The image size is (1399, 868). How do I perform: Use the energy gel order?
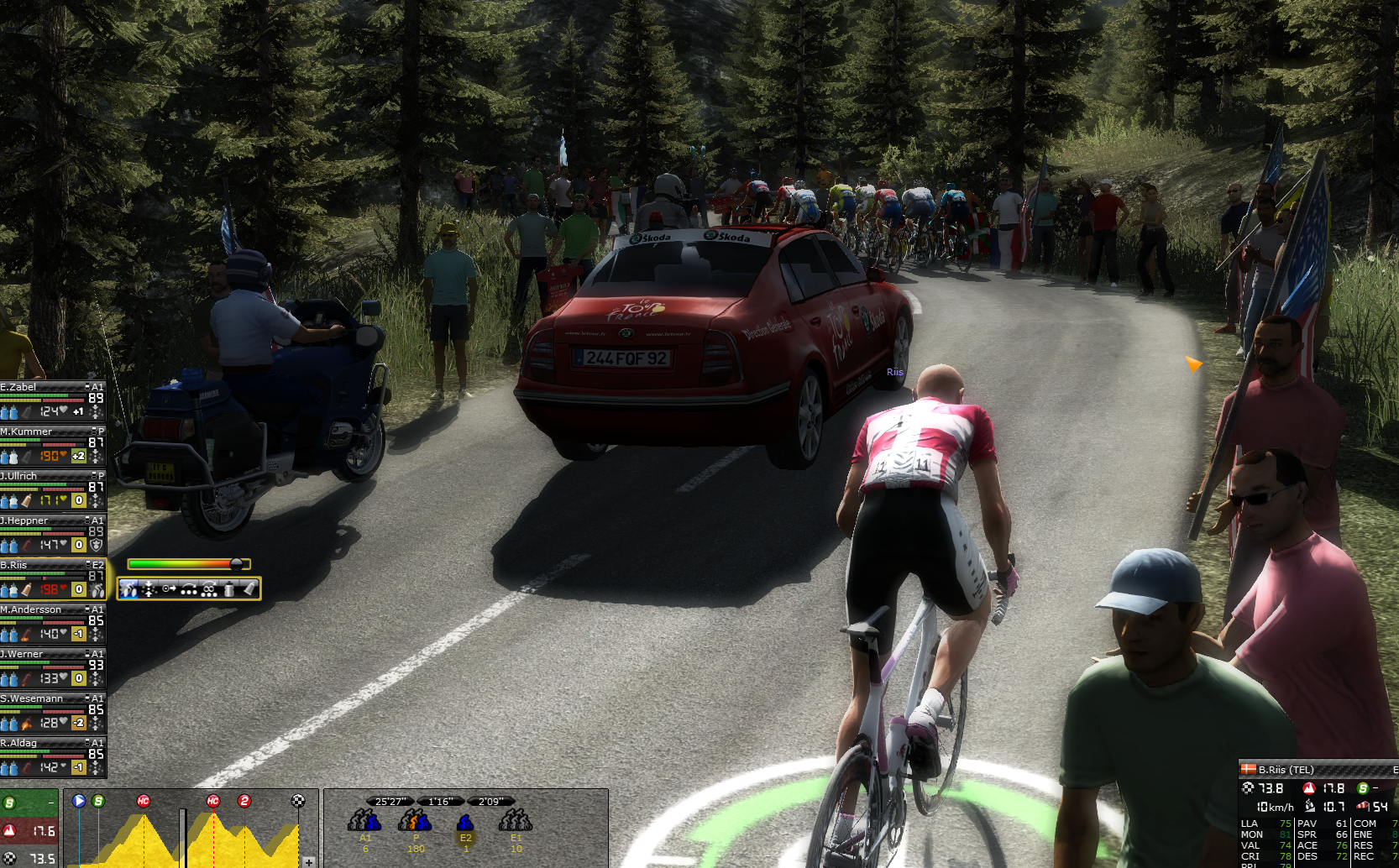249,589
